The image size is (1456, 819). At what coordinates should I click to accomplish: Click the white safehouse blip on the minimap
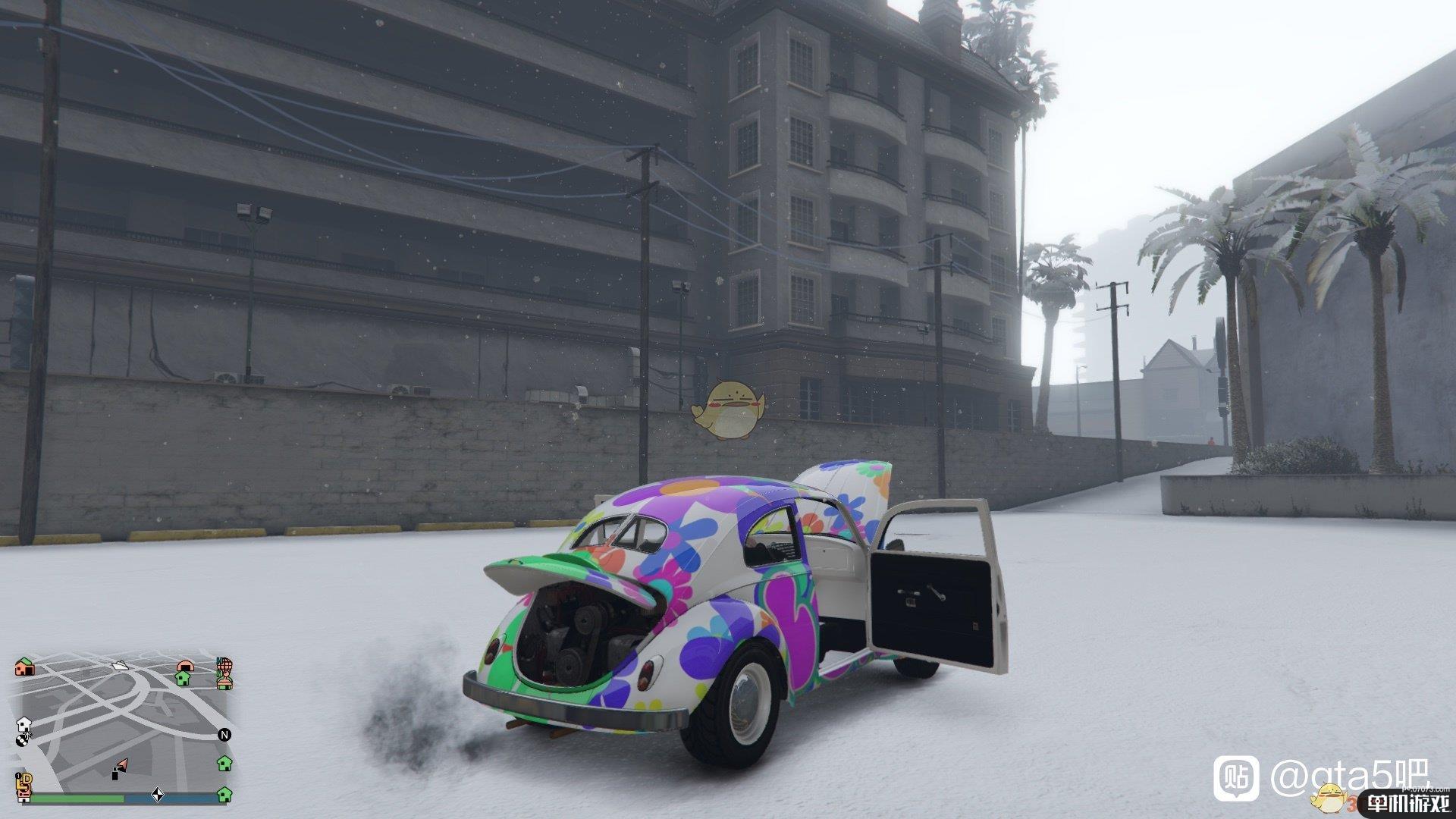click(x=24, y=724)
